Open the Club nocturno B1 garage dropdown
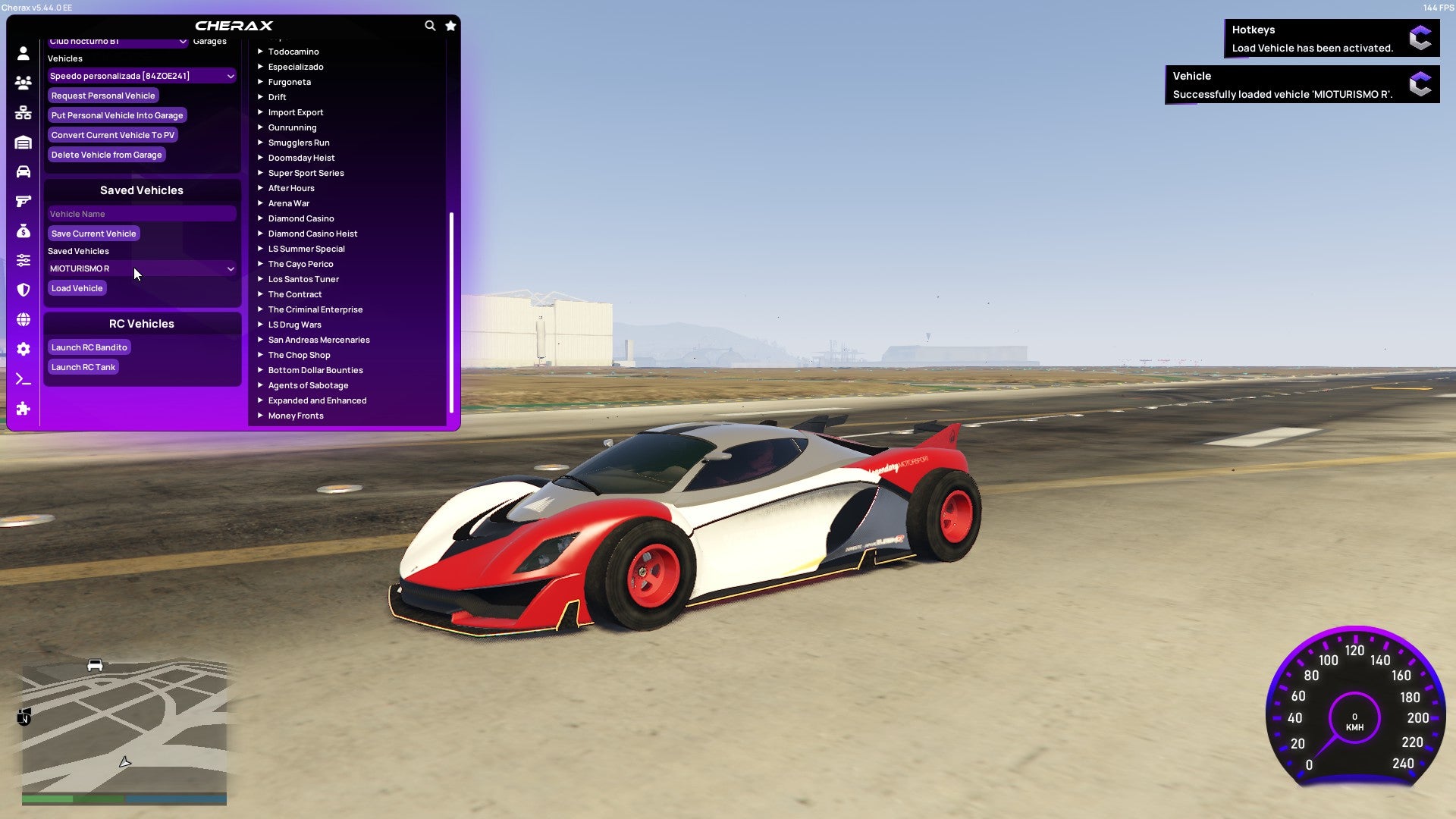The width and height of the screenshot is (1456, 819). [118, 41]
